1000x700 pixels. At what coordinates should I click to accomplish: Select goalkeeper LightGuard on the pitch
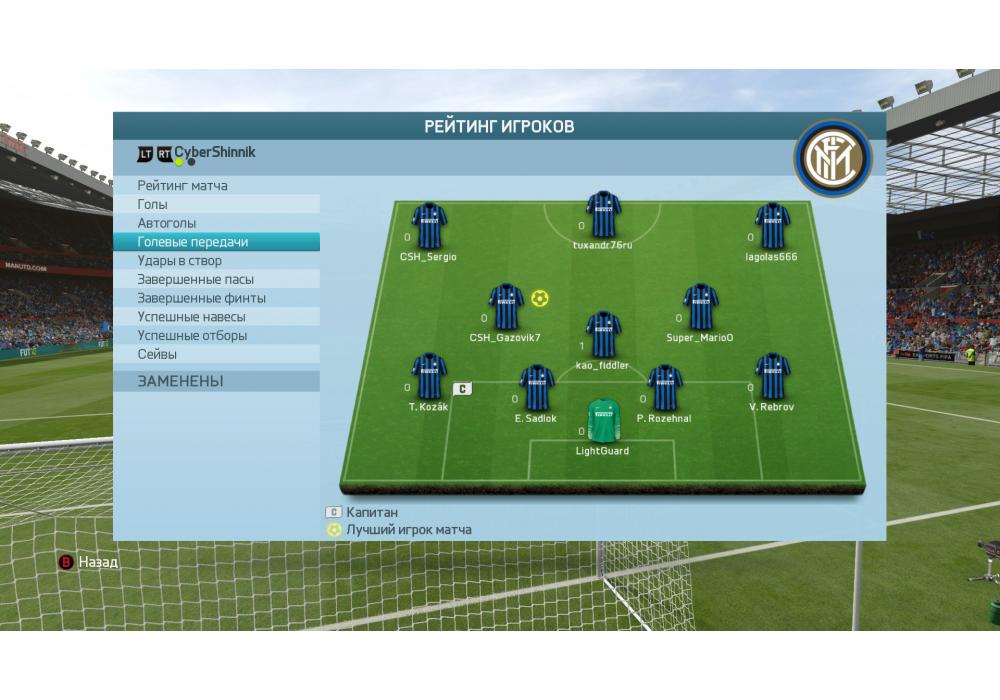click(602, 419)
